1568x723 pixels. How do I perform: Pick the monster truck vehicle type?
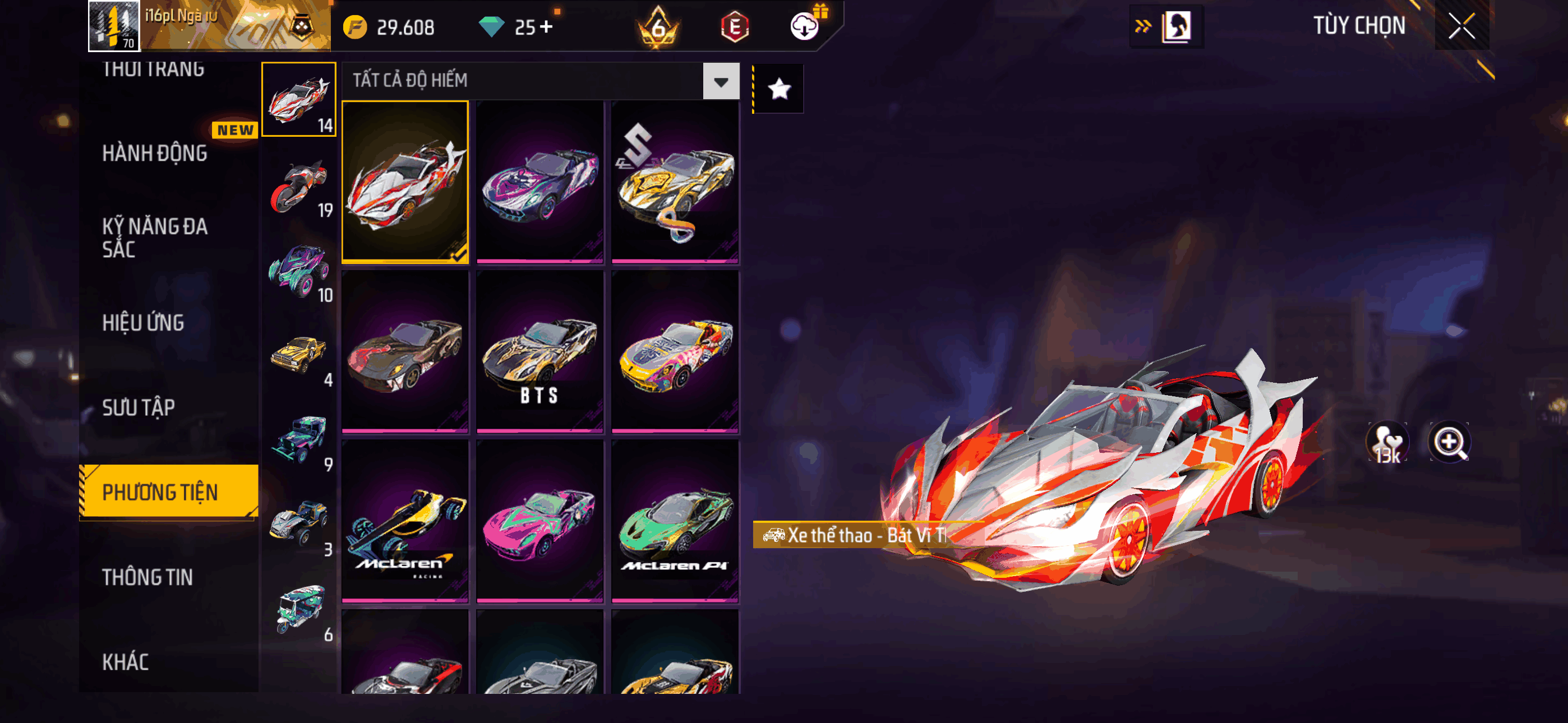(299, 271)
